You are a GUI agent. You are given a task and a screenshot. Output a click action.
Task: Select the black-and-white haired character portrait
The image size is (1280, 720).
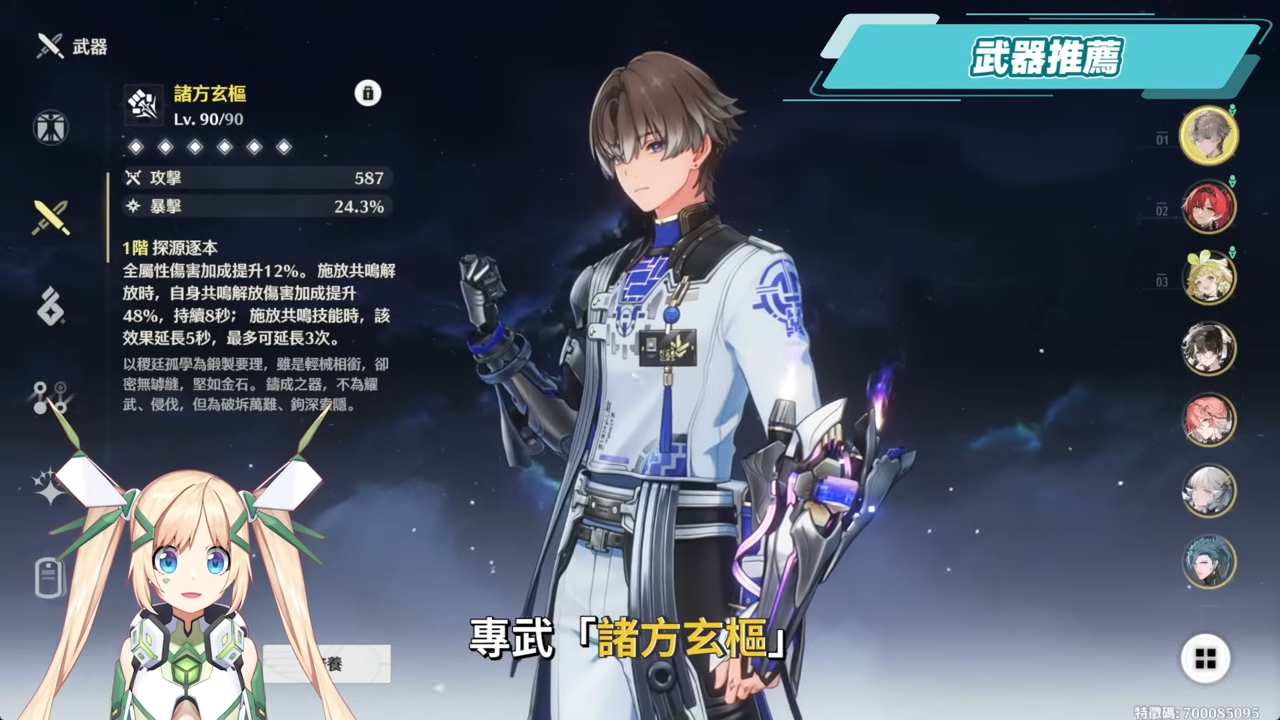tap(1208, 349)
